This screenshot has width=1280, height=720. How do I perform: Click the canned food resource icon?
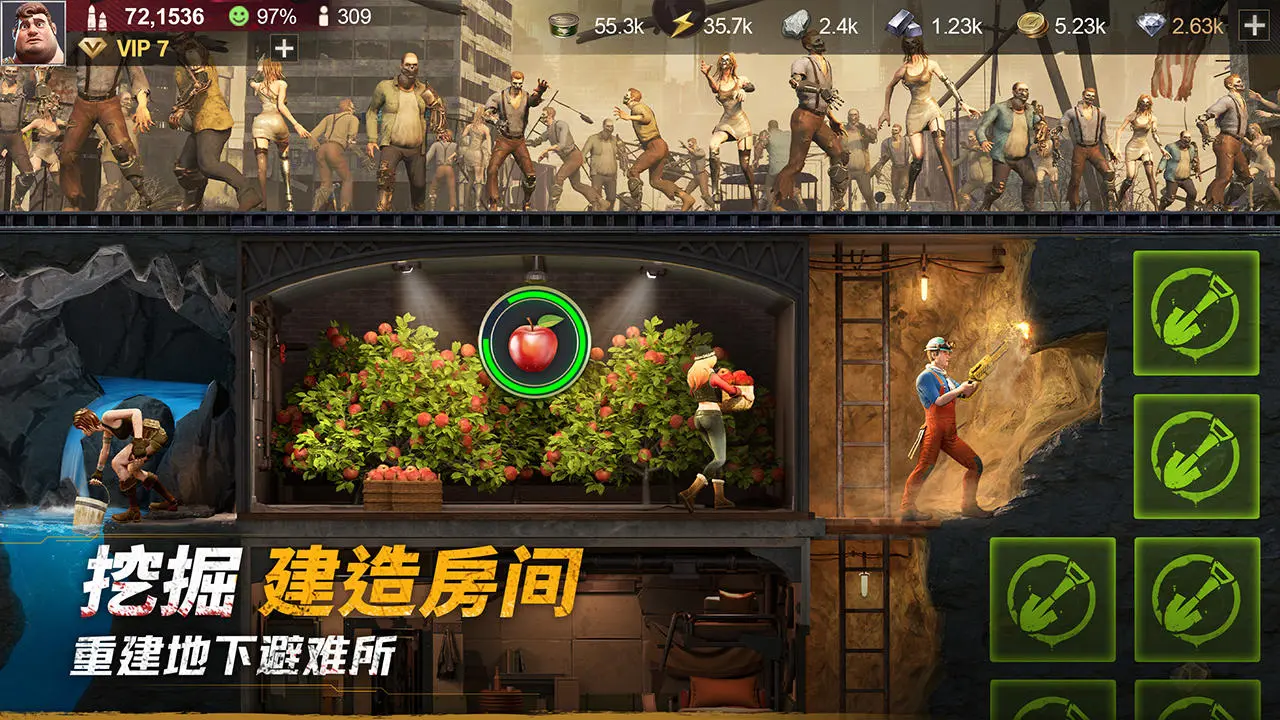[x=564, y=25]
